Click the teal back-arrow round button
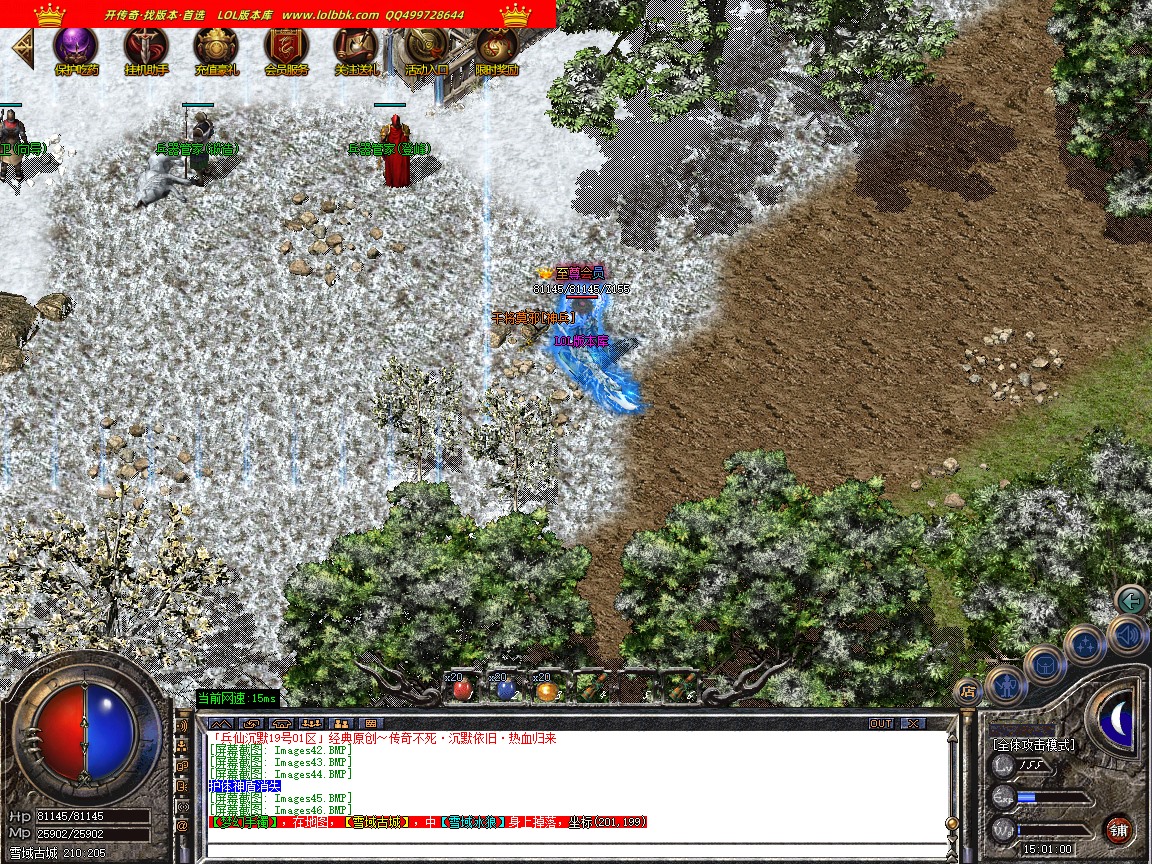 point(1131,601)
